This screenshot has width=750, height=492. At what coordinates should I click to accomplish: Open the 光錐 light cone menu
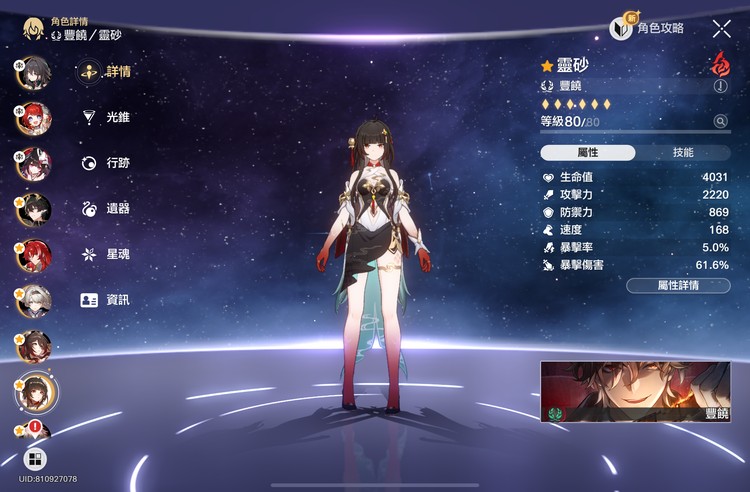pos(107,117)
